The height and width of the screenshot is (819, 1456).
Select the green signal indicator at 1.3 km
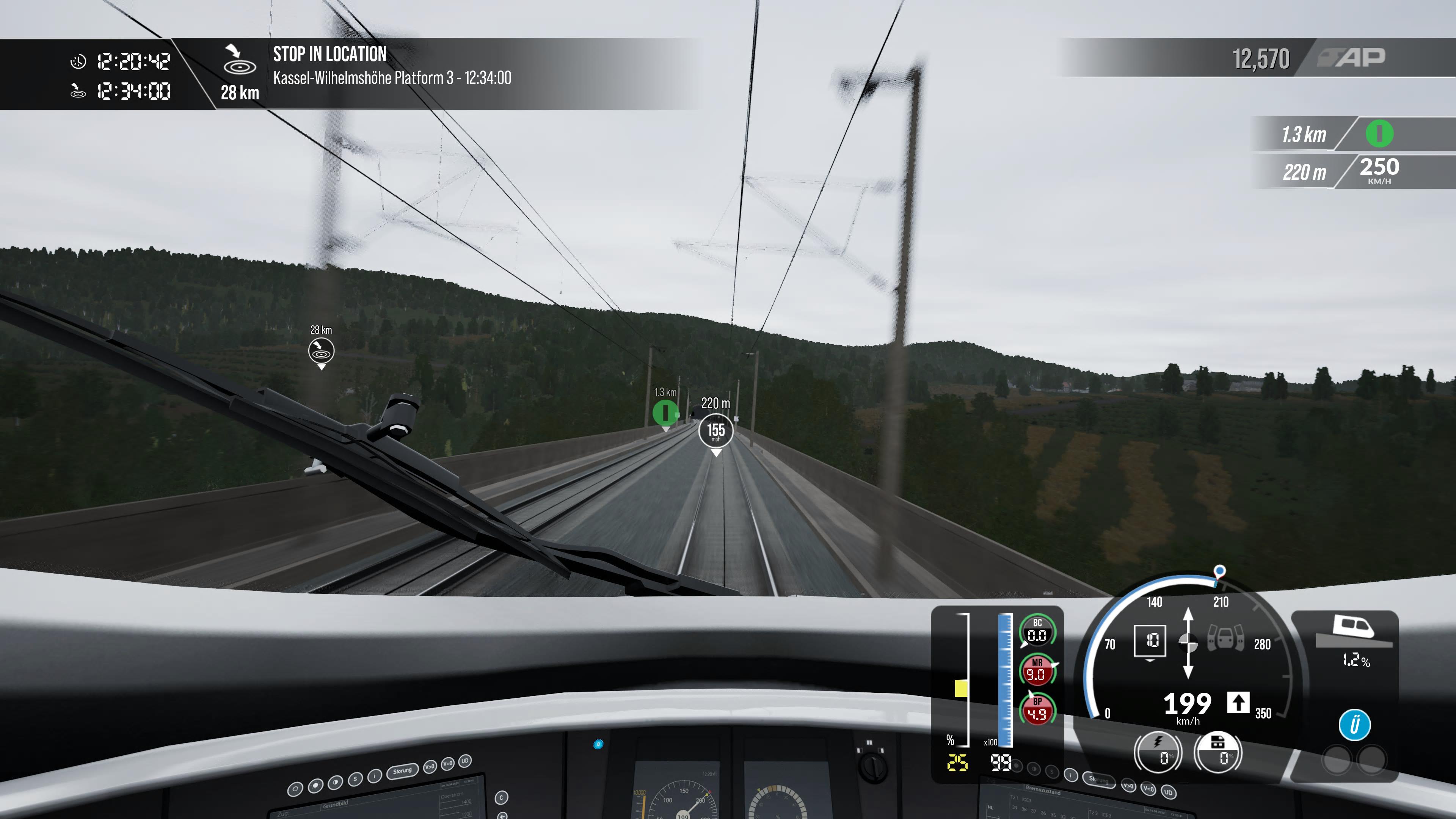click(1379, 135)
